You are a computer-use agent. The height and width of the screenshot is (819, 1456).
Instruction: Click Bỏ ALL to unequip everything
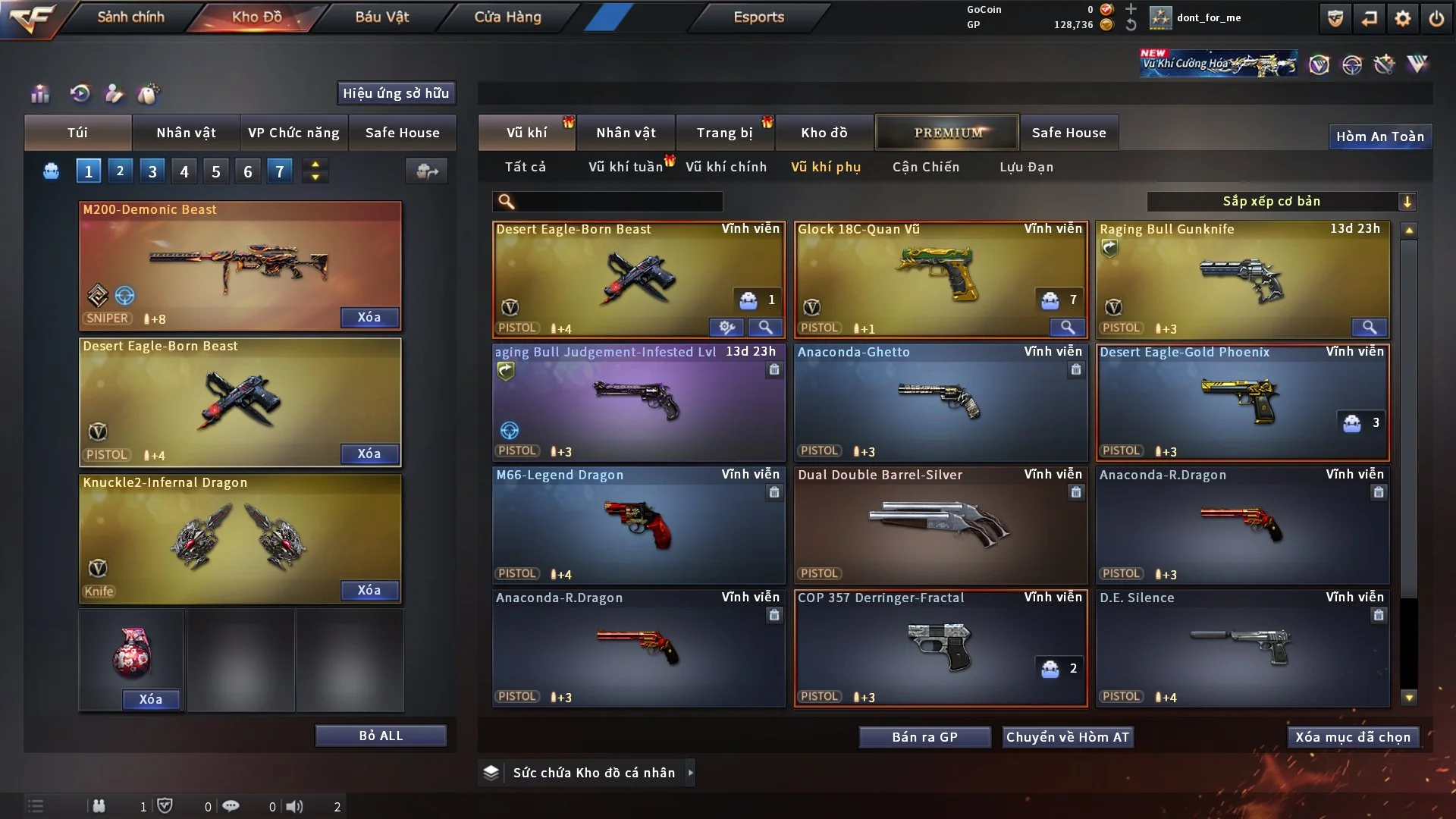pyautogui.click(x=381, y=736)
